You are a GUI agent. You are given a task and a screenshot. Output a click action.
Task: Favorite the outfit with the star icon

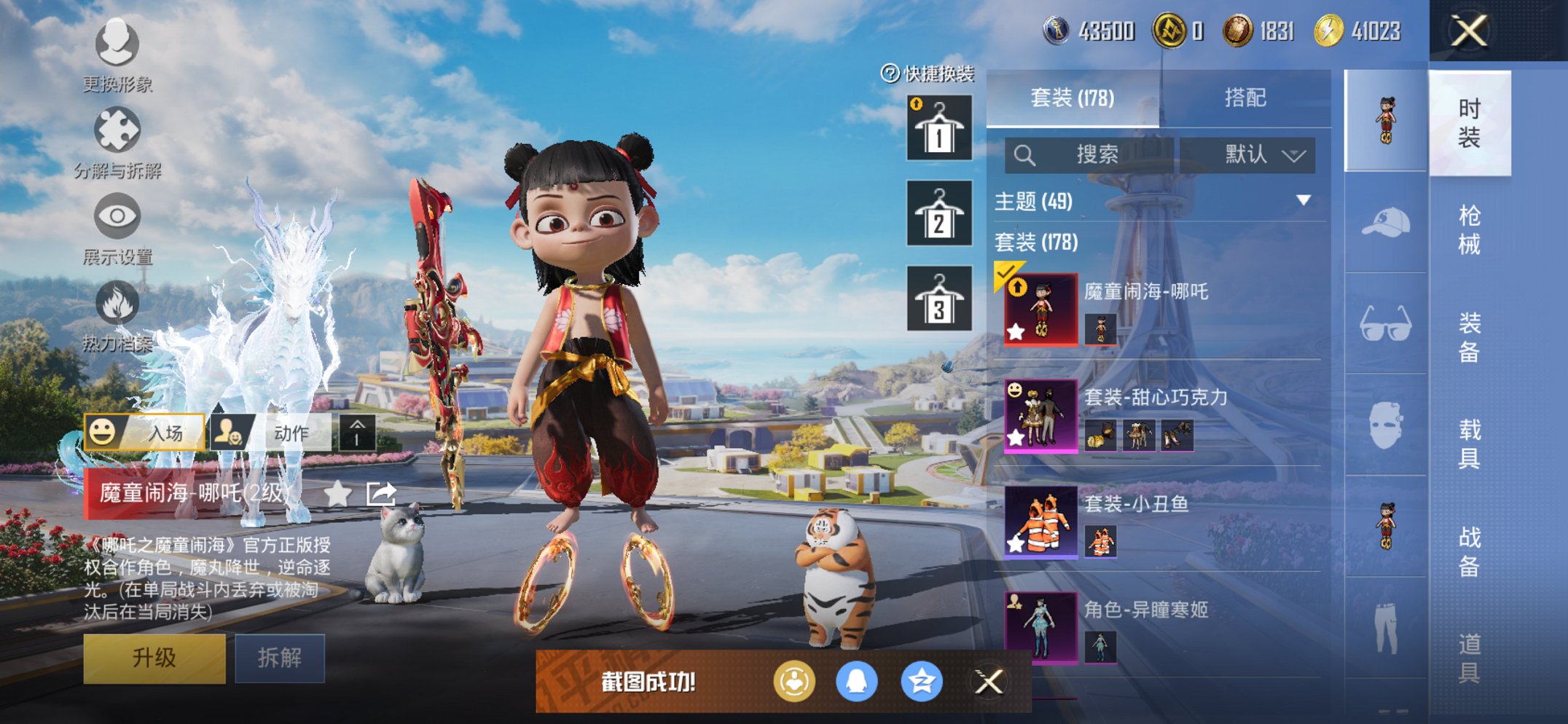point(337,495)
